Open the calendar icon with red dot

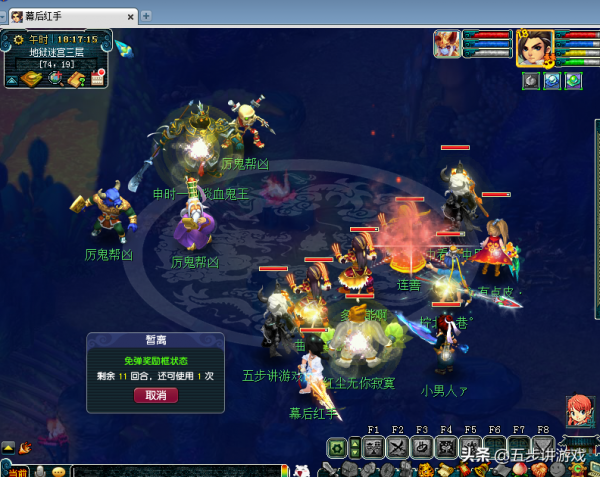click(98, 79)
